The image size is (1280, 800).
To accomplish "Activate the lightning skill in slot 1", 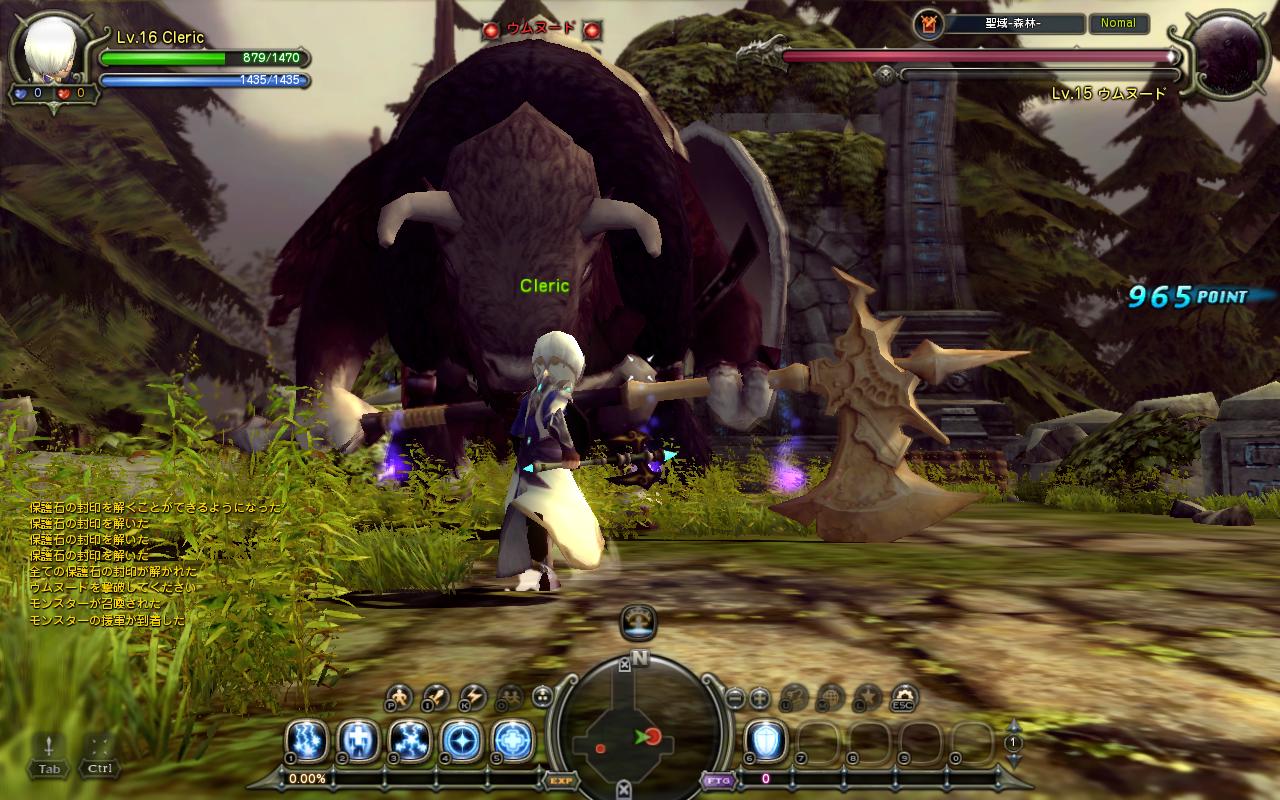I will (x=306, y=741).
